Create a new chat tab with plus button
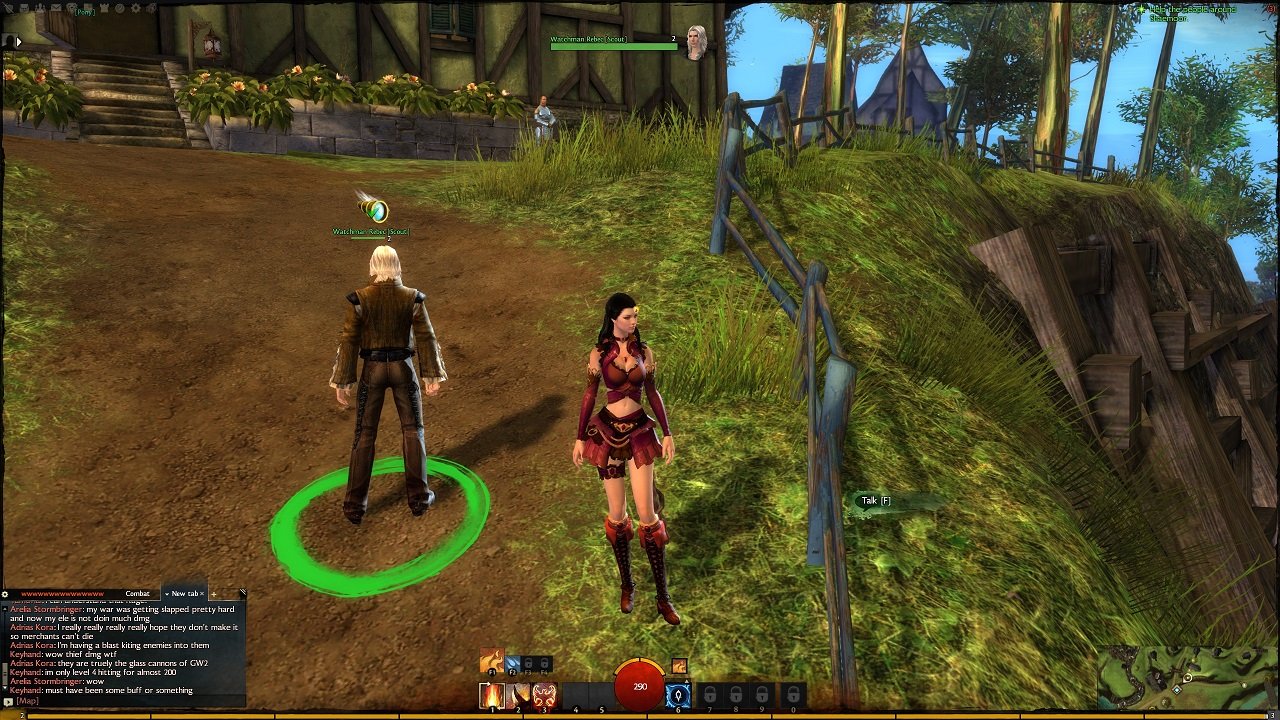Viewport: 1280px width, 720px height. [x=214, y=594]
